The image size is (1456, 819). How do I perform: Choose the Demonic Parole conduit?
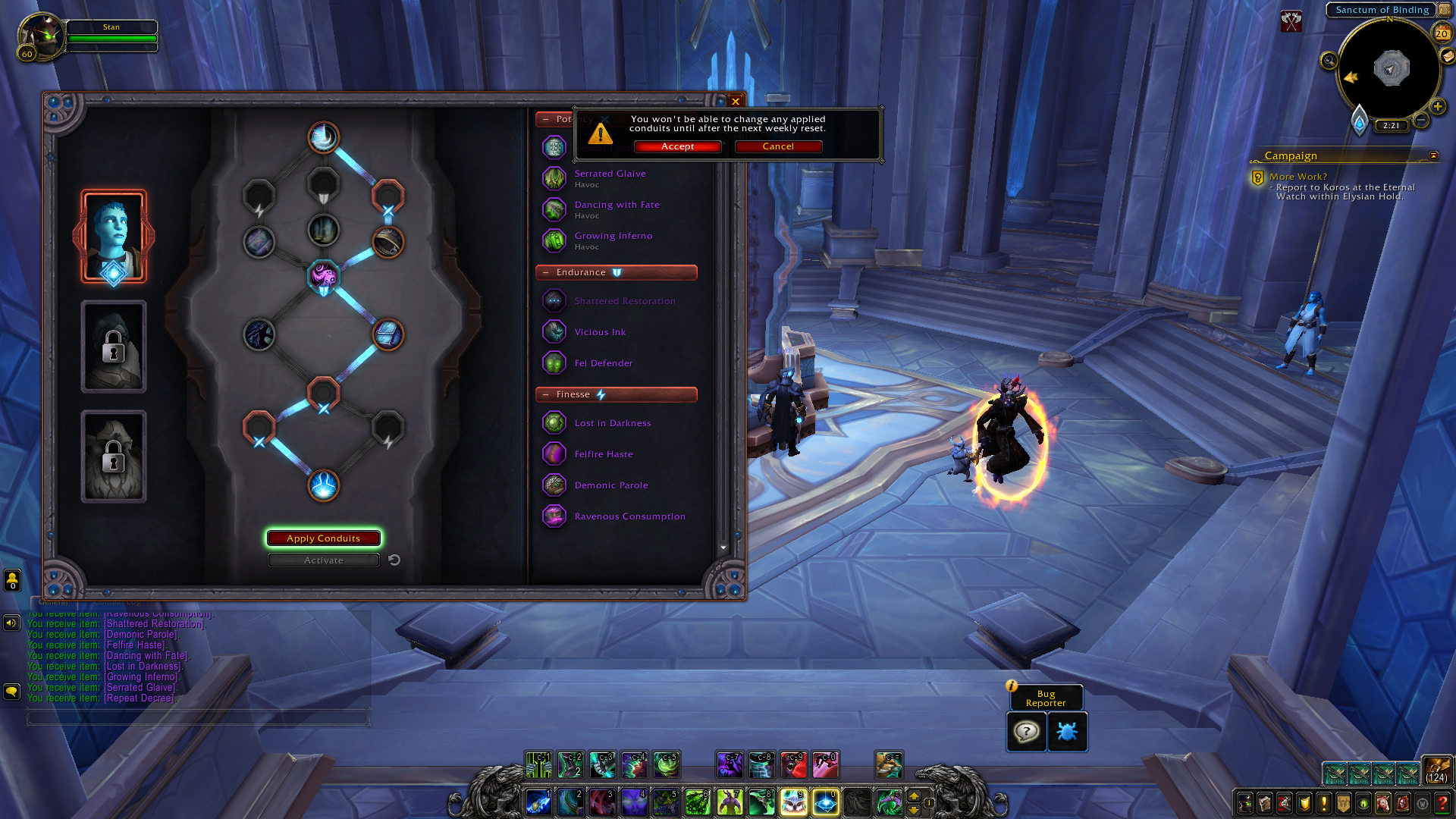[610, 485]
